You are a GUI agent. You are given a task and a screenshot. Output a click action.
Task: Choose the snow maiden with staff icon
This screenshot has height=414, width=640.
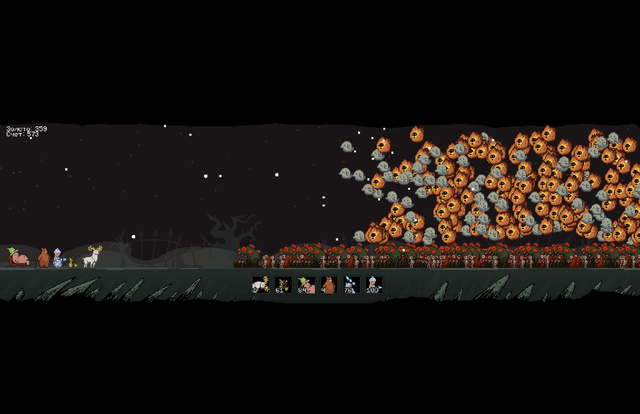(x=373, y=285)
